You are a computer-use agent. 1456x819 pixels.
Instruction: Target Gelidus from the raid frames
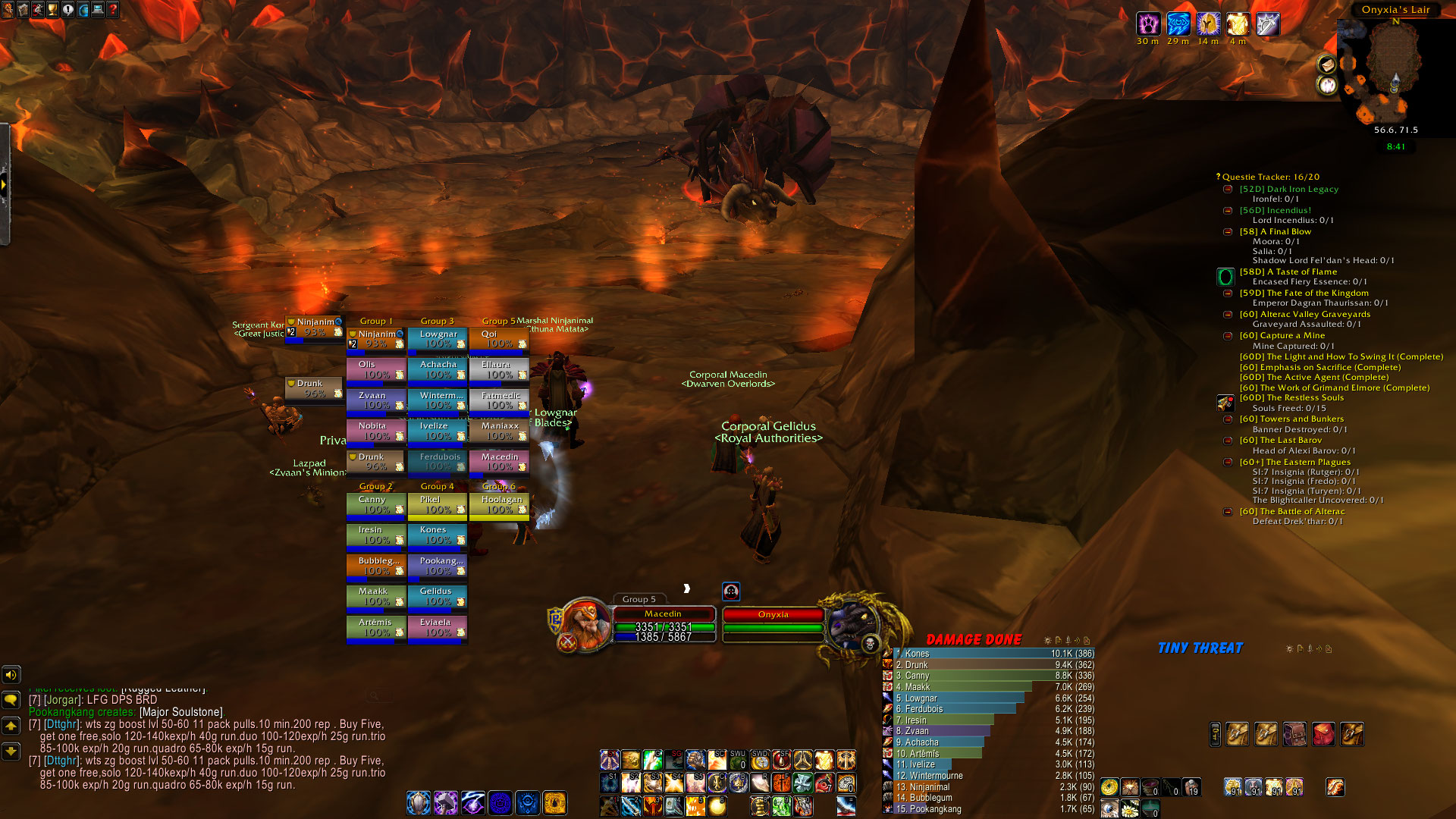(437, 596)
